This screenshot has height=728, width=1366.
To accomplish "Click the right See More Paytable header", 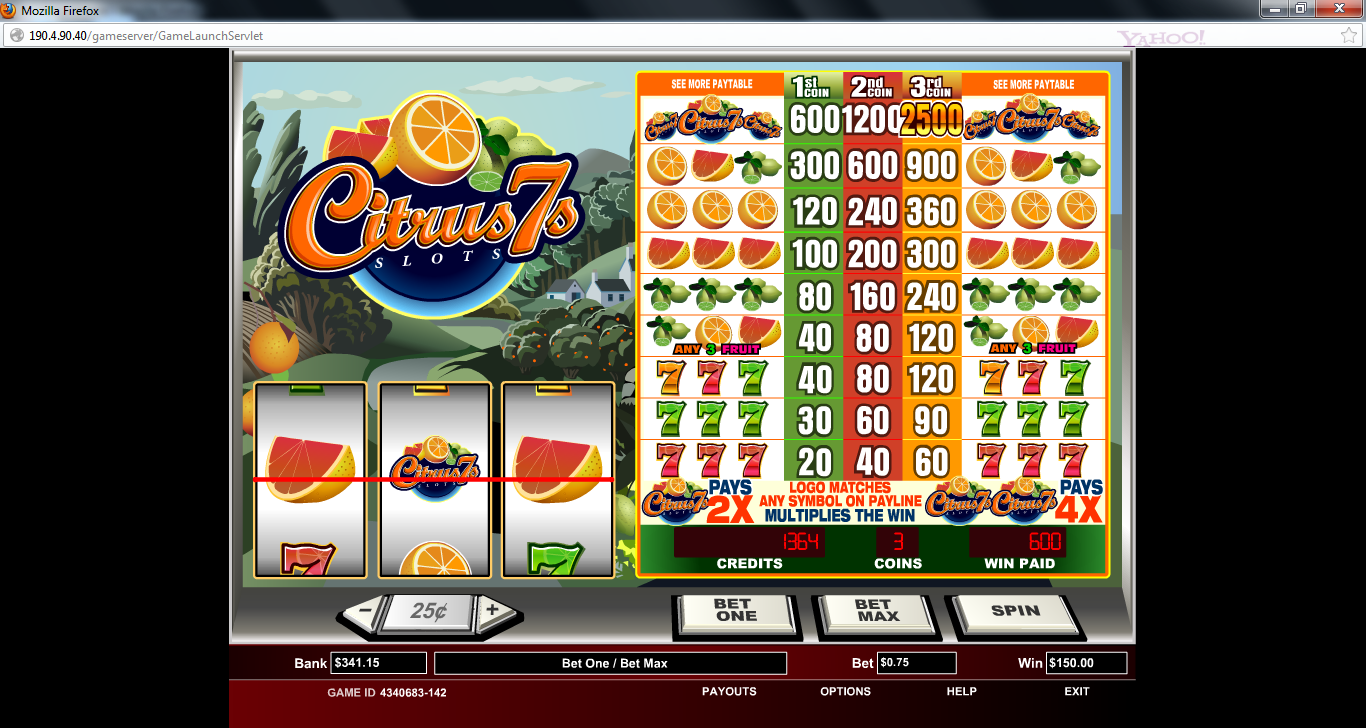I will (1033, 85).
